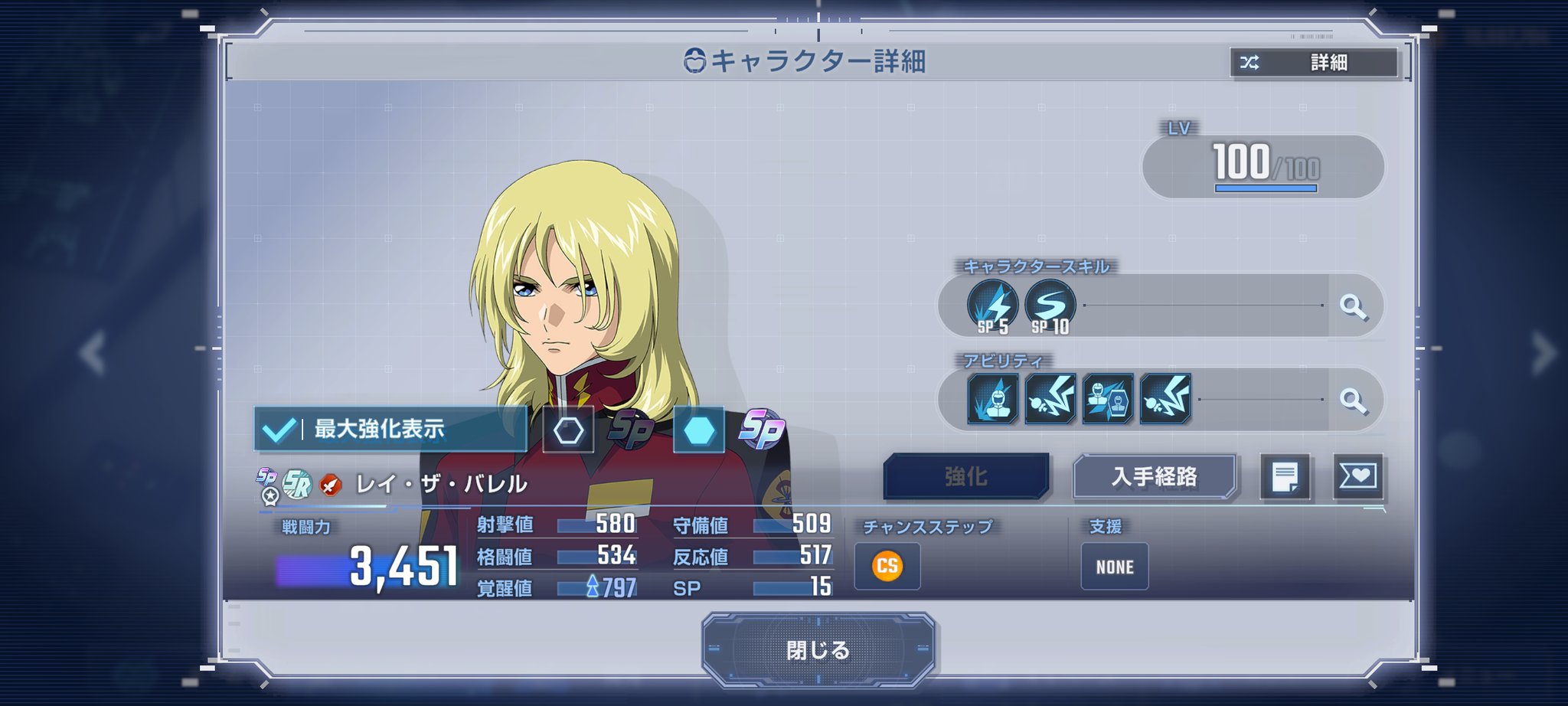Inspect abilities with the magnifier
The image size is (1568, 706).
[x=1353, y=400]
